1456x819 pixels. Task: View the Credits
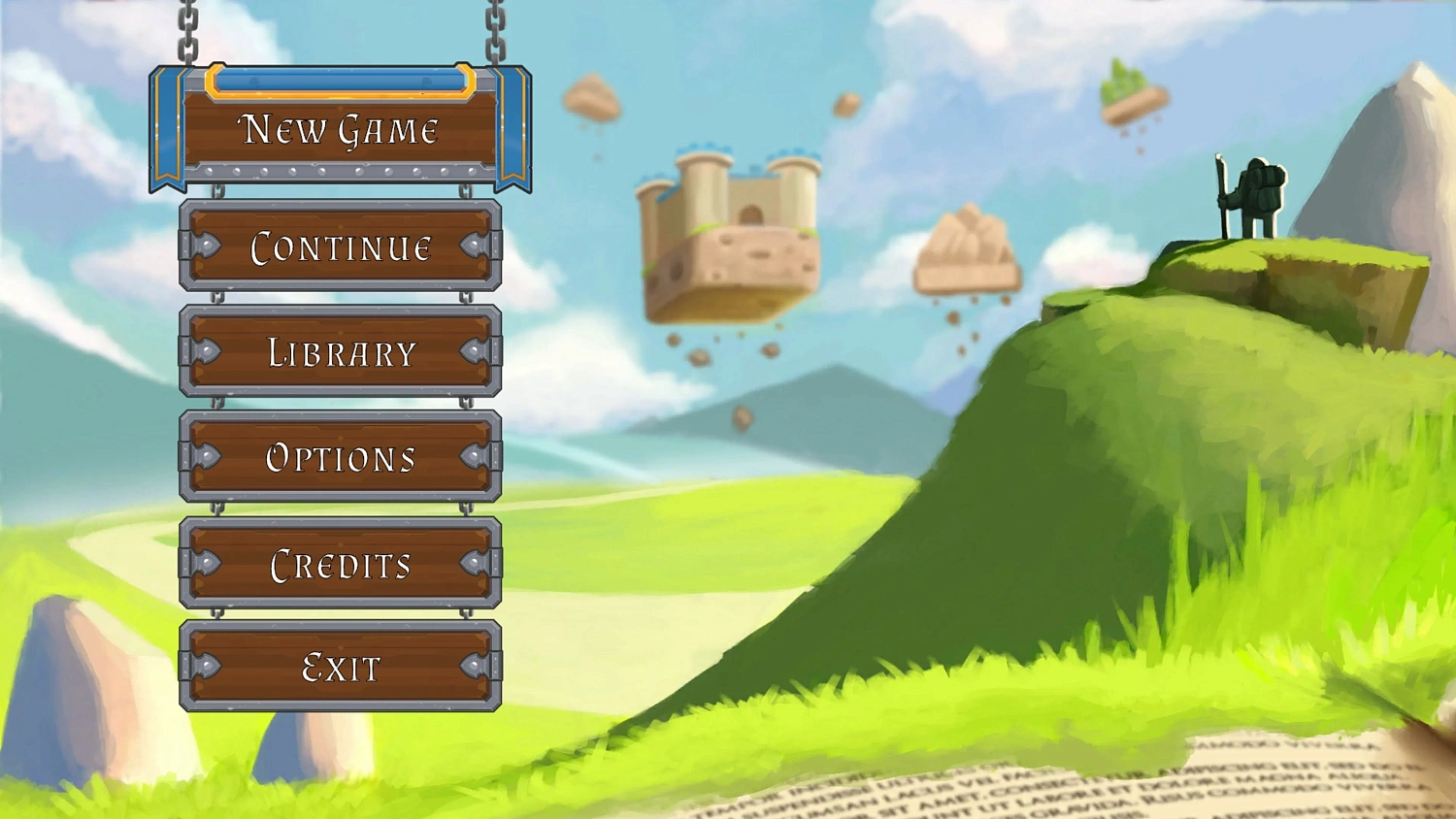point(340,564)
